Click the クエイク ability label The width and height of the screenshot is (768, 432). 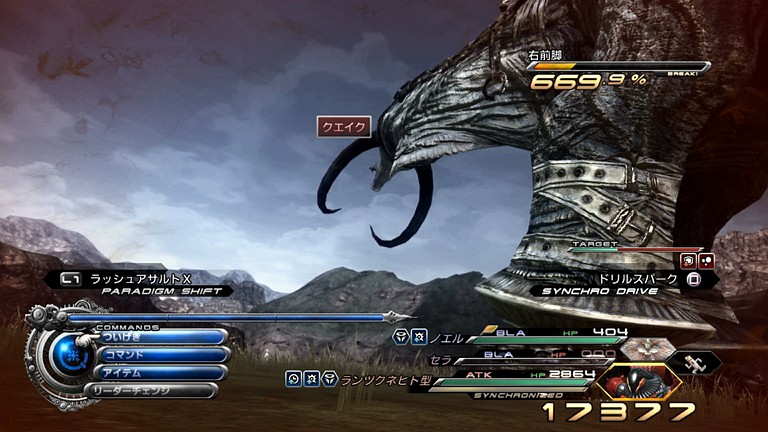tap(344, 127)
